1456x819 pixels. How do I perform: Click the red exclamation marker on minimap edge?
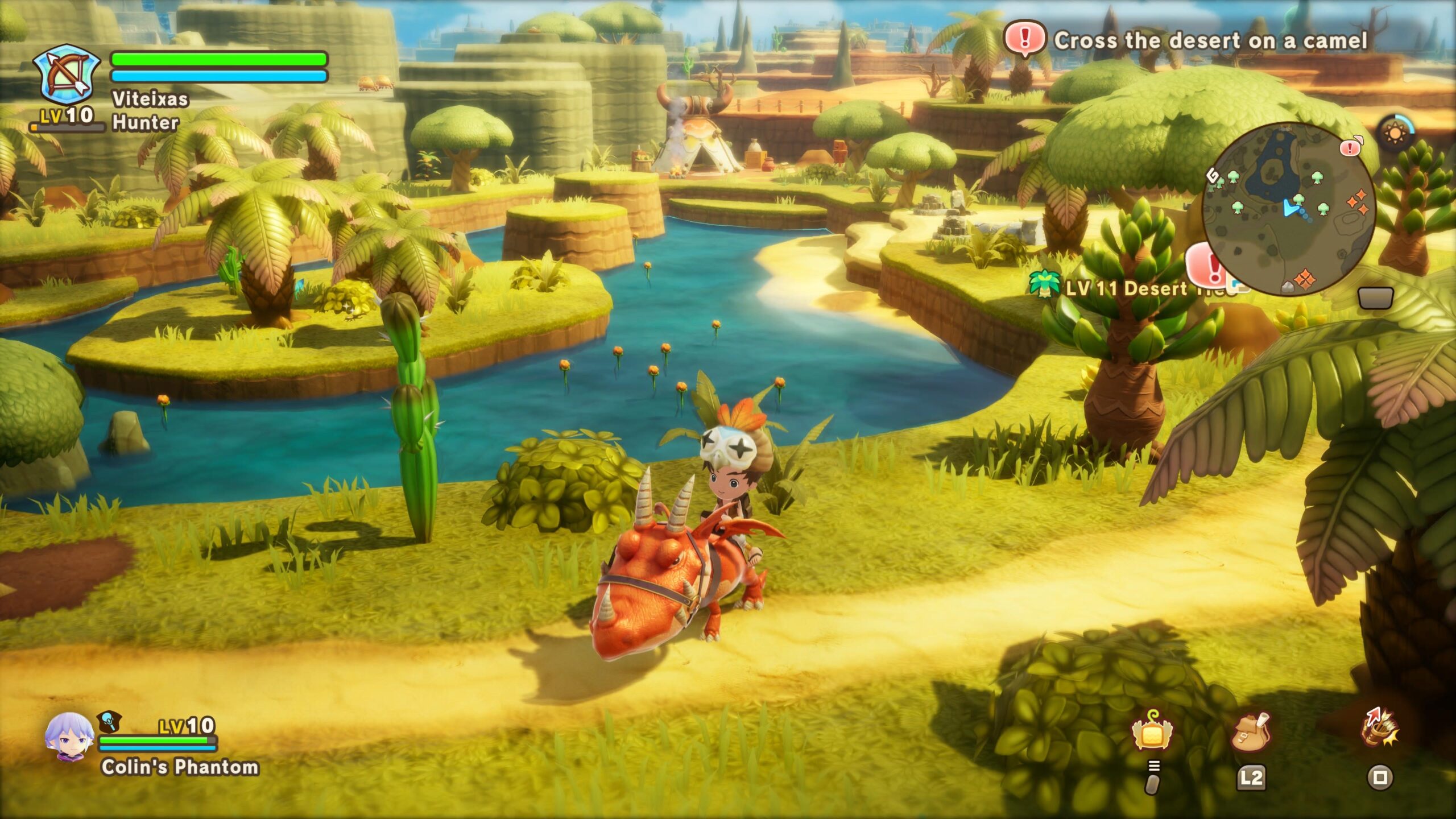(x=1350, y=148)
